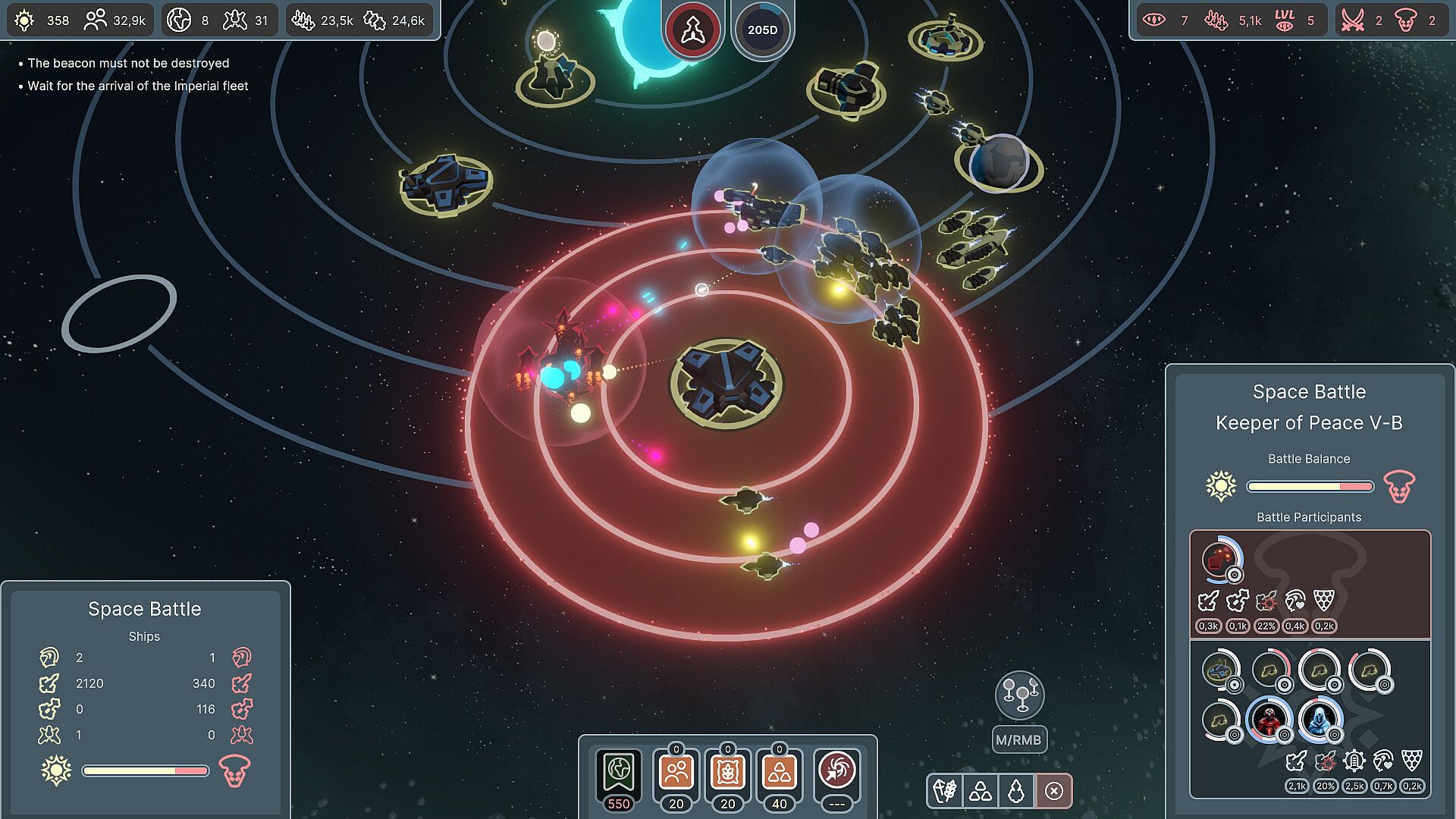Open the food and crystal resource filter
Screen dimensions: 1456x819
(x=945, y=792)
